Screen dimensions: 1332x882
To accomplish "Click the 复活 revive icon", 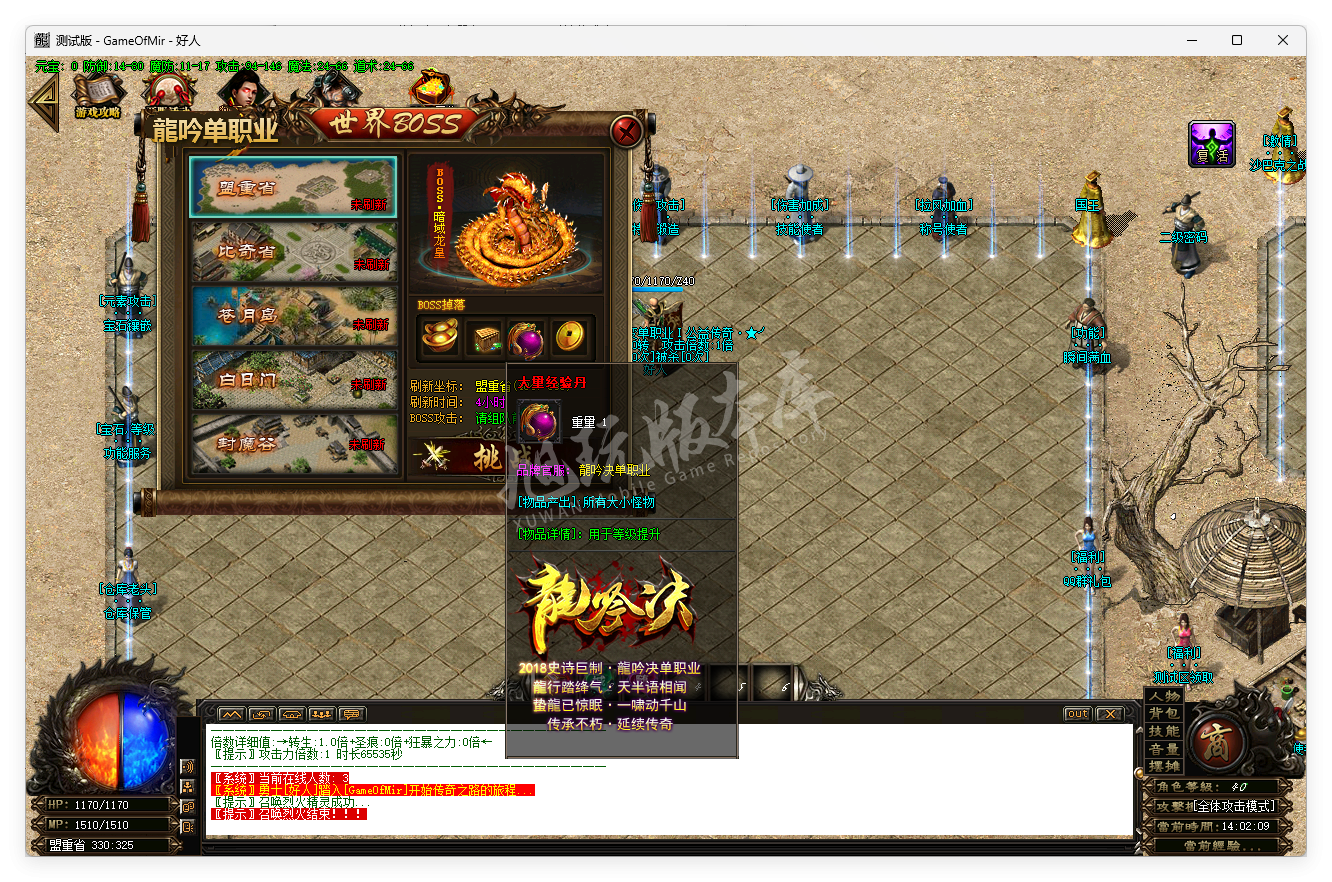I will pos(1210,144).
